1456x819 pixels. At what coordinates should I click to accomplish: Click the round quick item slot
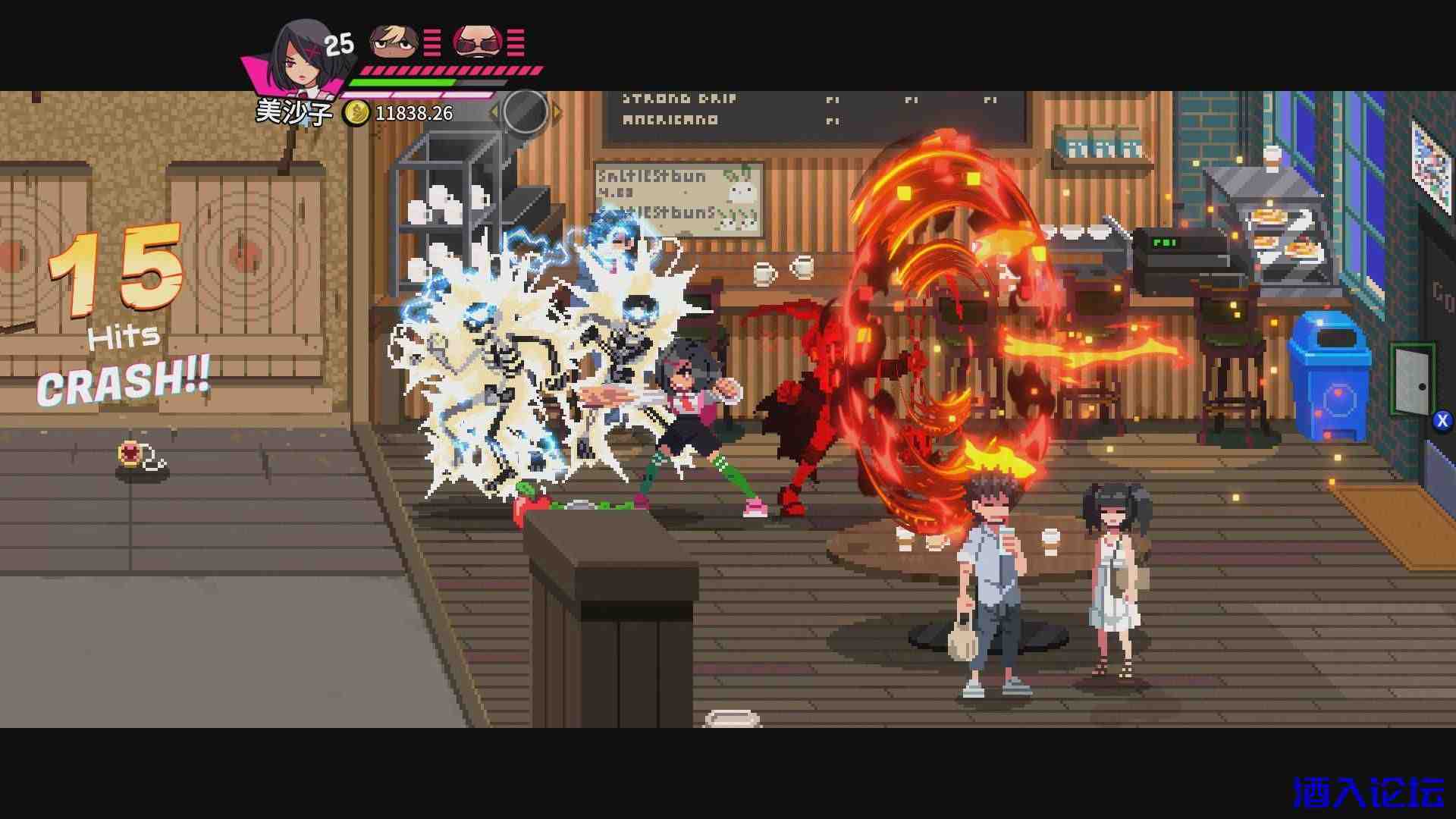tap(525, 111)
